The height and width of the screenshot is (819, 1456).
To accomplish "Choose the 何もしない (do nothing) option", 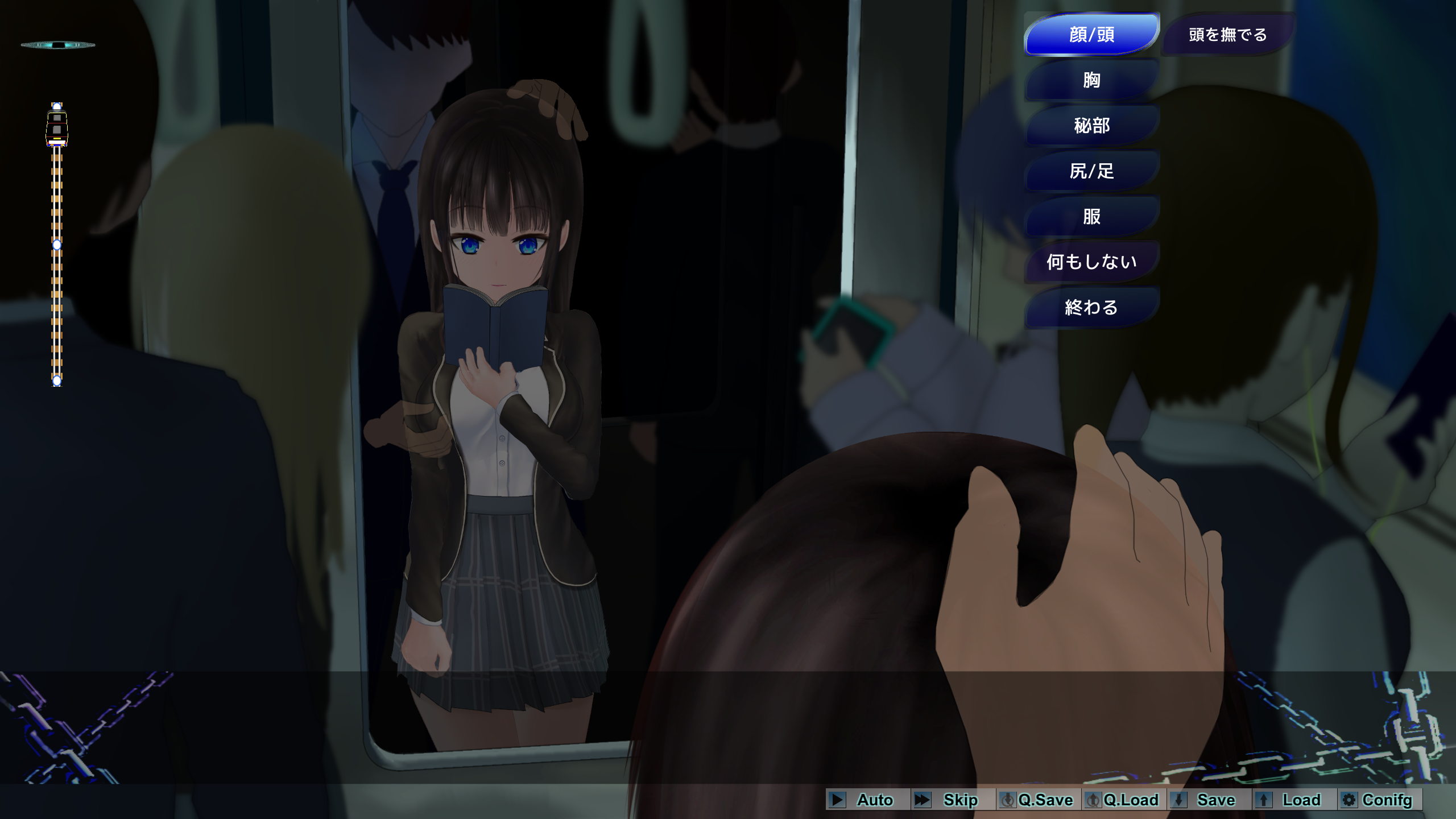I will [1091, 262].
